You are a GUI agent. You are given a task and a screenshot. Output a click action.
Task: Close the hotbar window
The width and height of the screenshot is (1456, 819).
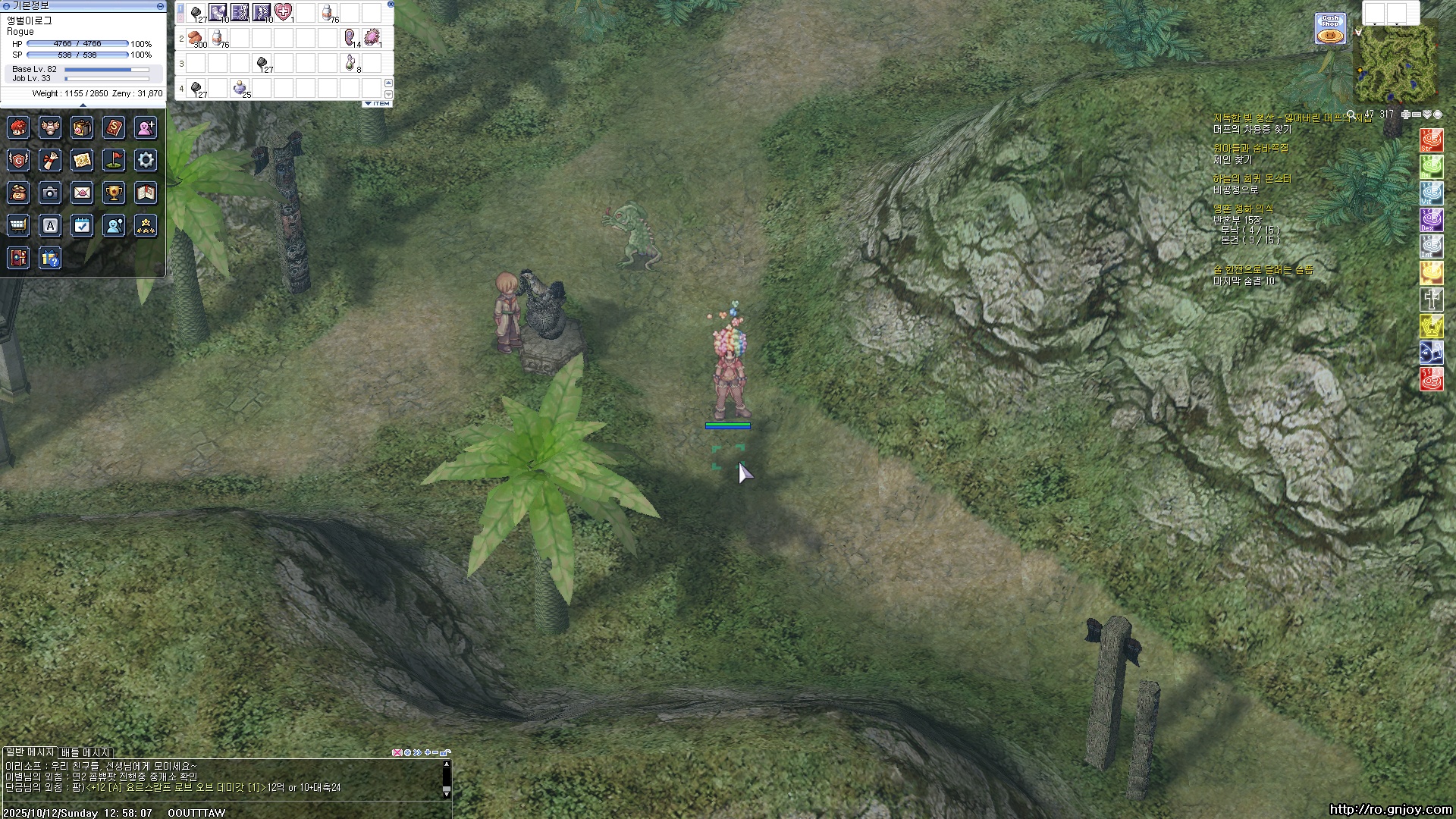391,4
